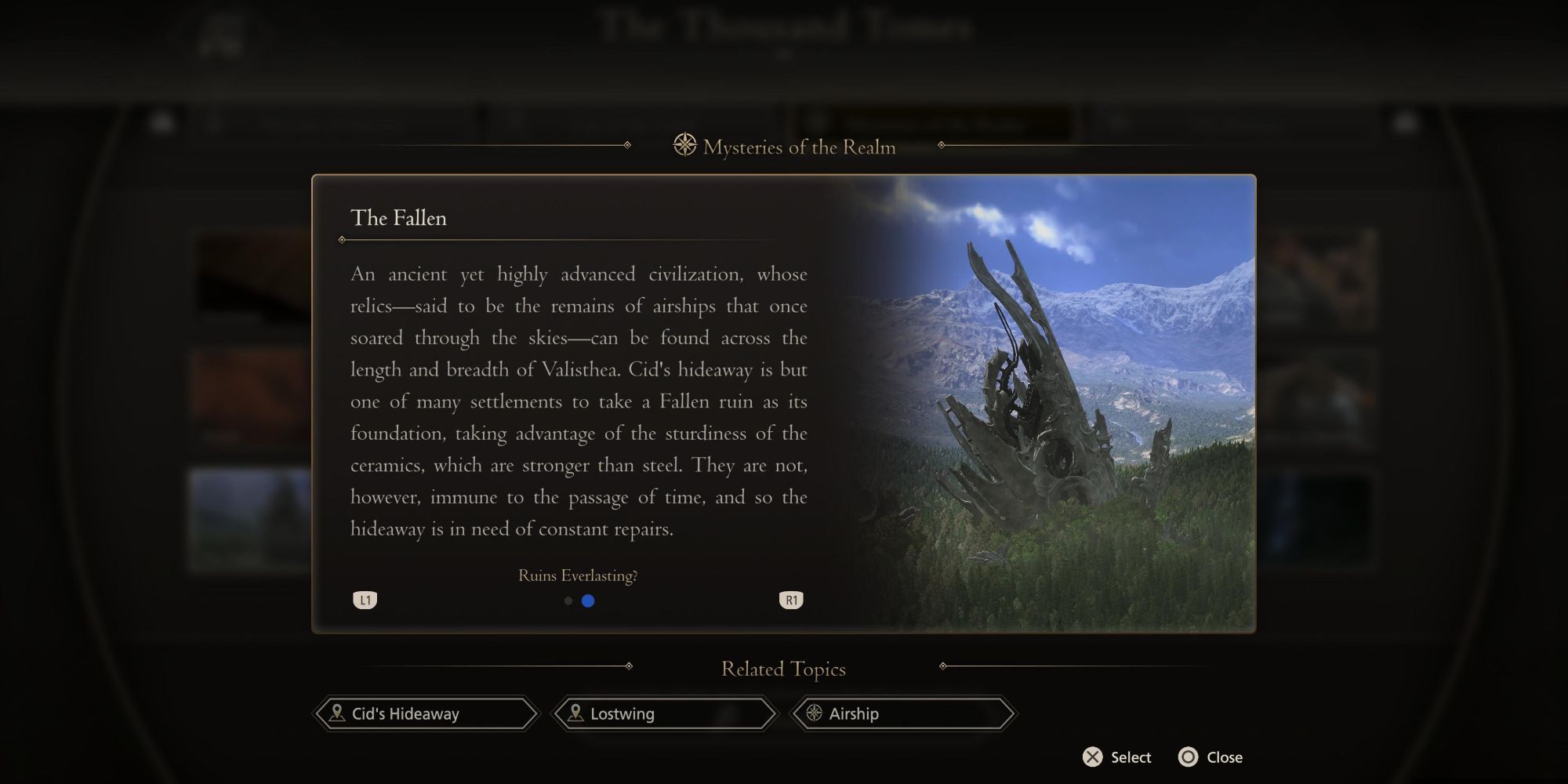
Task: Select the location pin icon on Cid's Hideaway
Action: click(x=337, y=713)
